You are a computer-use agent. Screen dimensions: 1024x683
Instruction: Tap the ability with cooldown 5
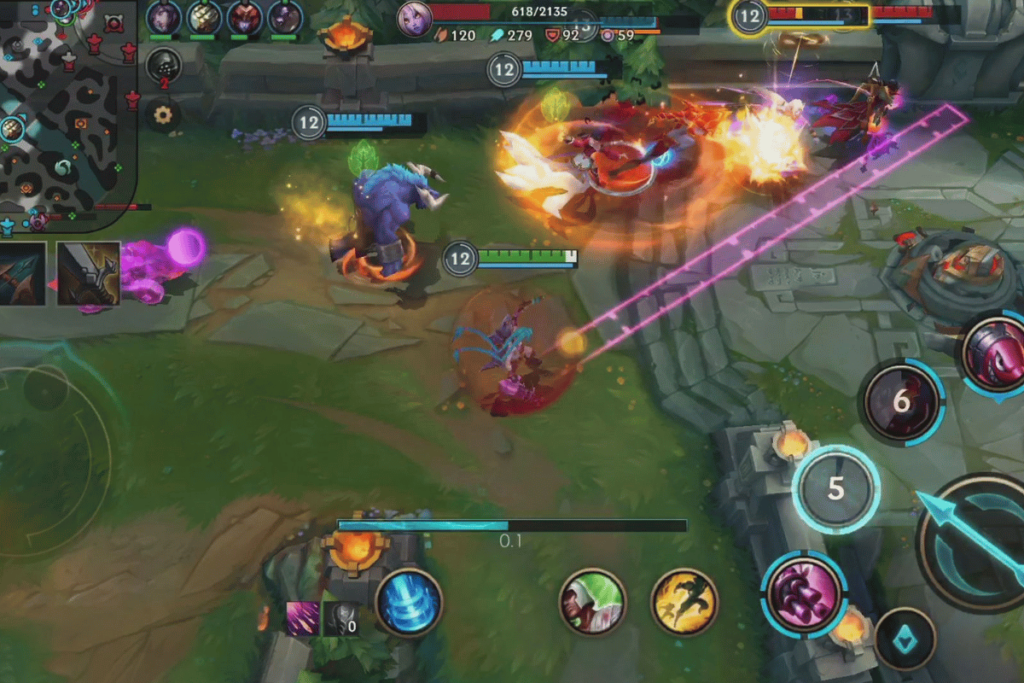click(836, 489)
